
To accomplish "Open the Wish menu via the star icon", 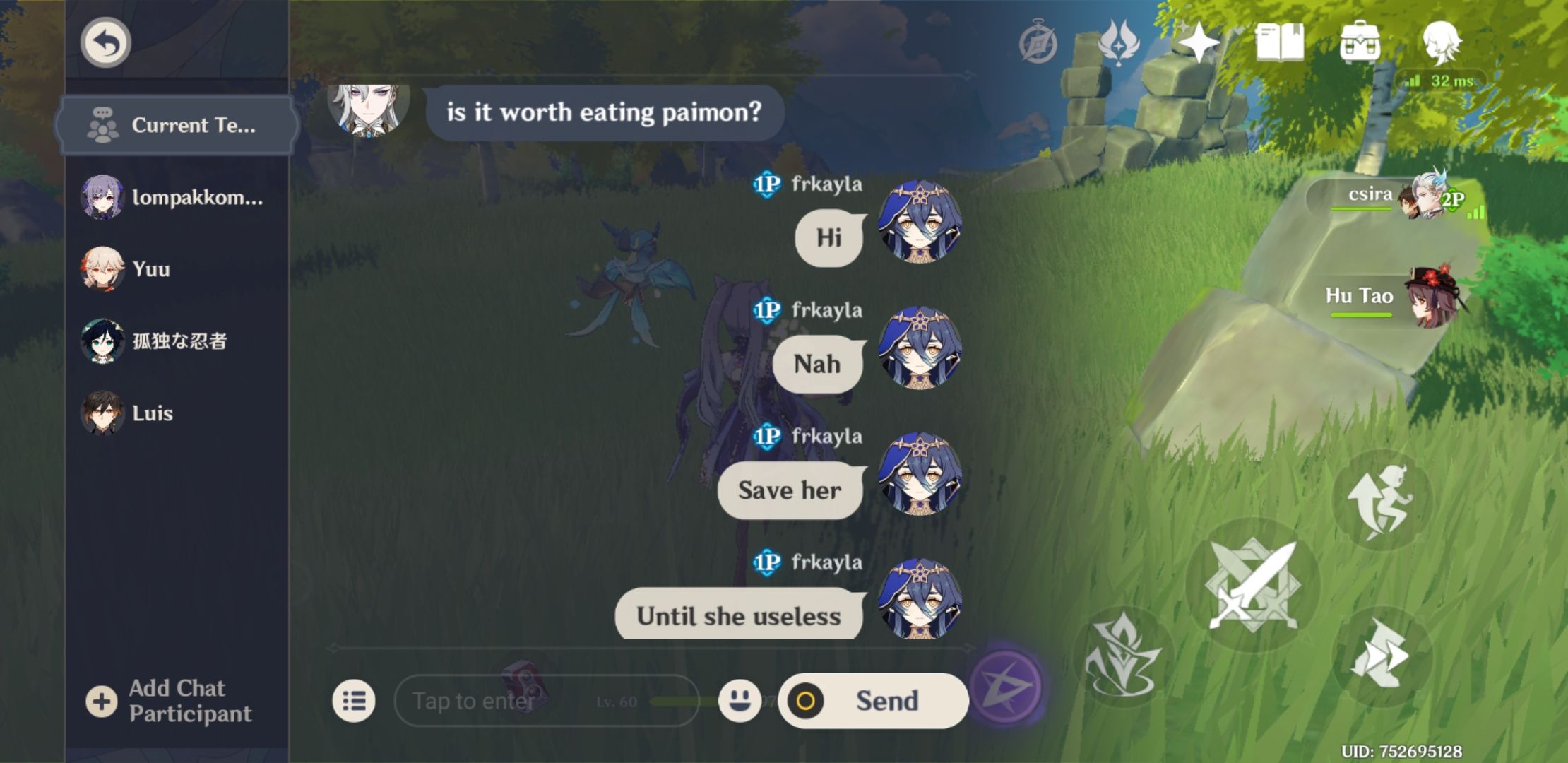I will (x=1200, y=44).
